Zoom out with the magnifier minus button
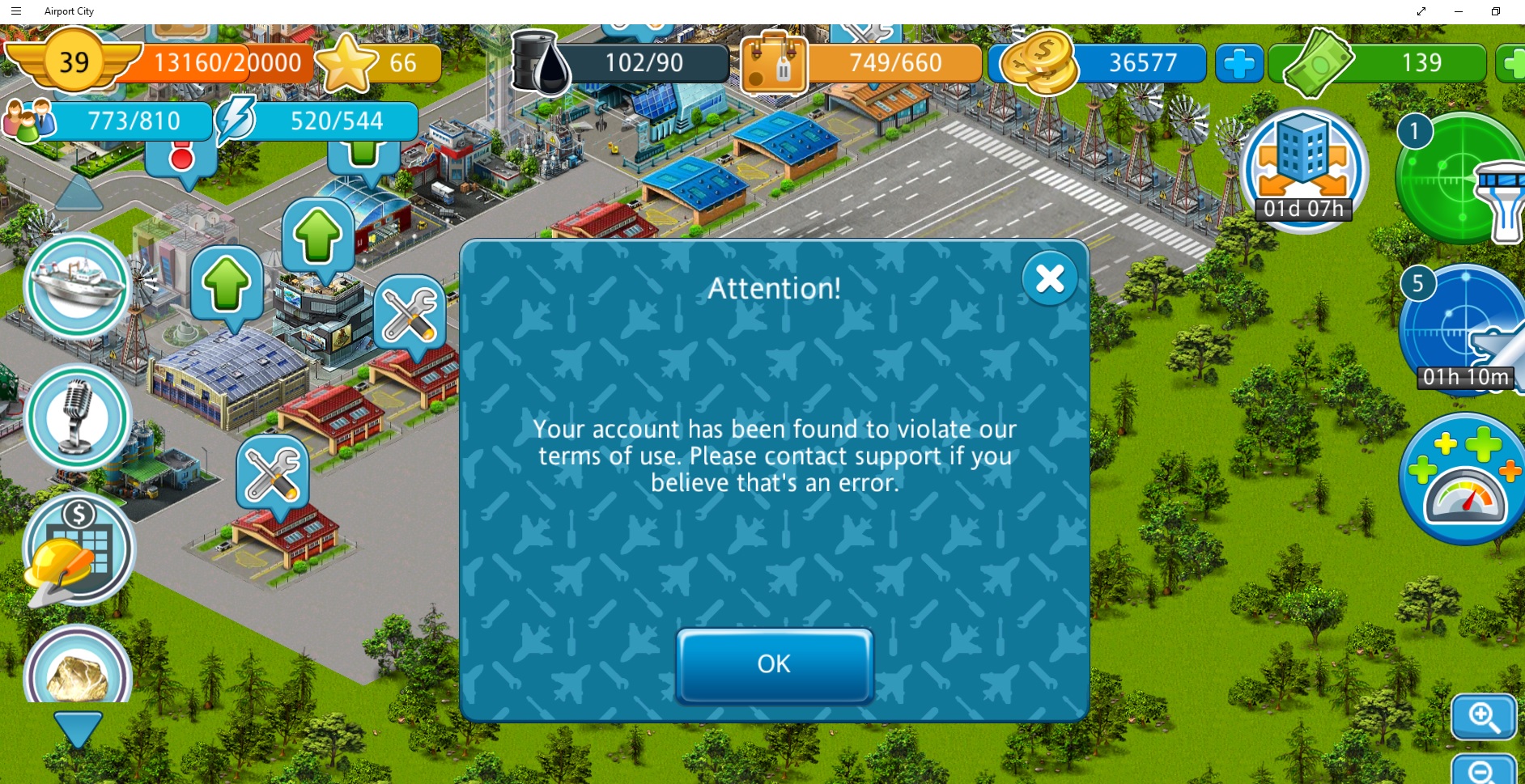The width and height of the screenshot is (1525, 784). (1483, 770)
